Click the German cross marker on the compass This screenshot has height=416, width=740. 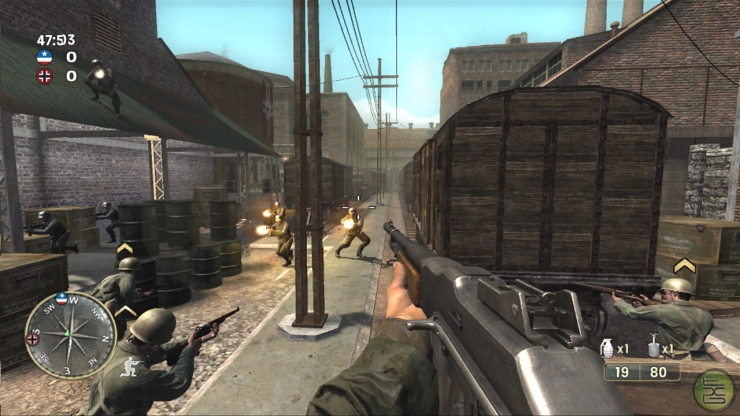coord(31,338)
